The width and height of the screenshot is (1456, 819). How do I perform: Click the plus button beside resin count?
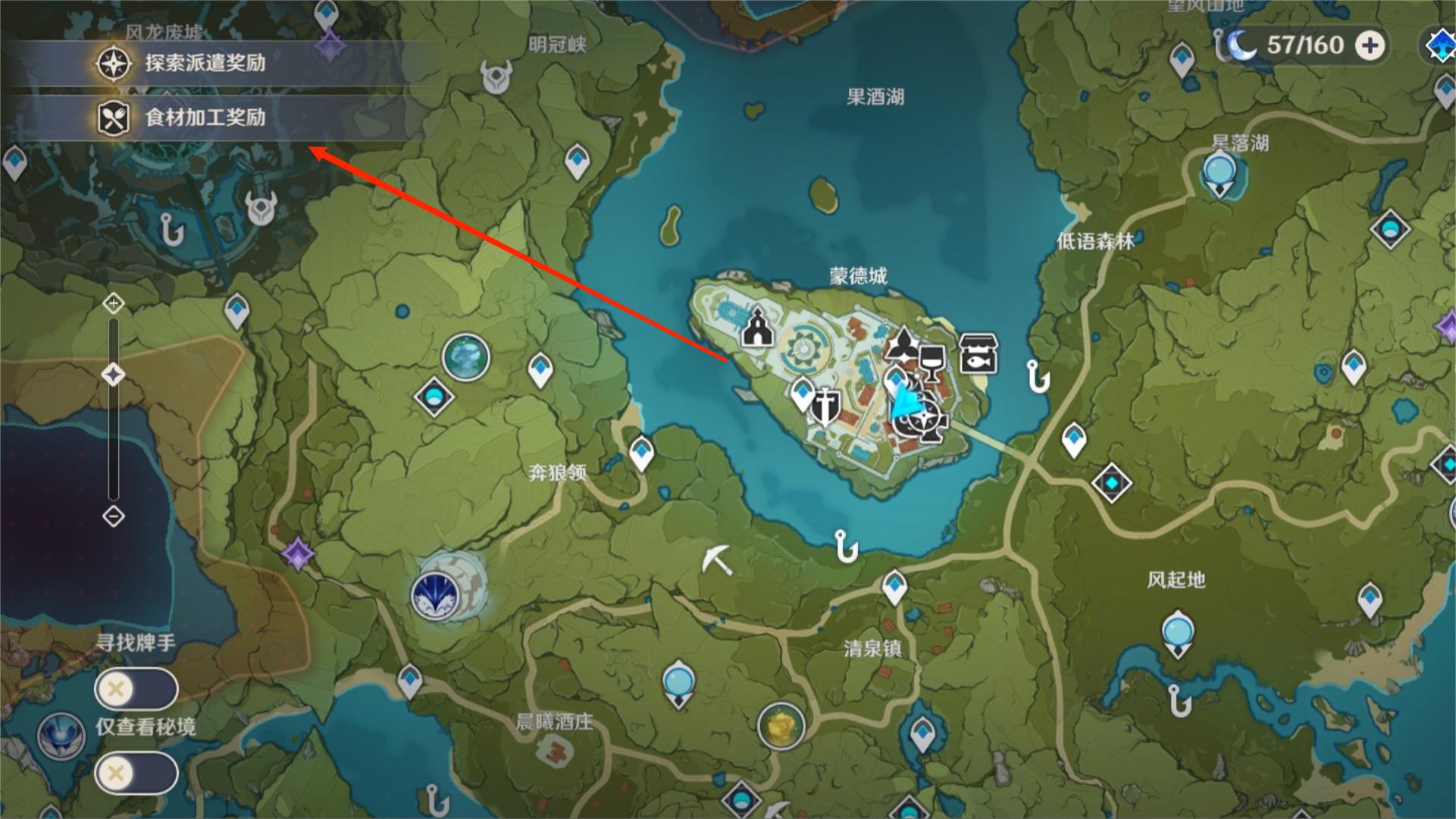tap(1370, 45)
